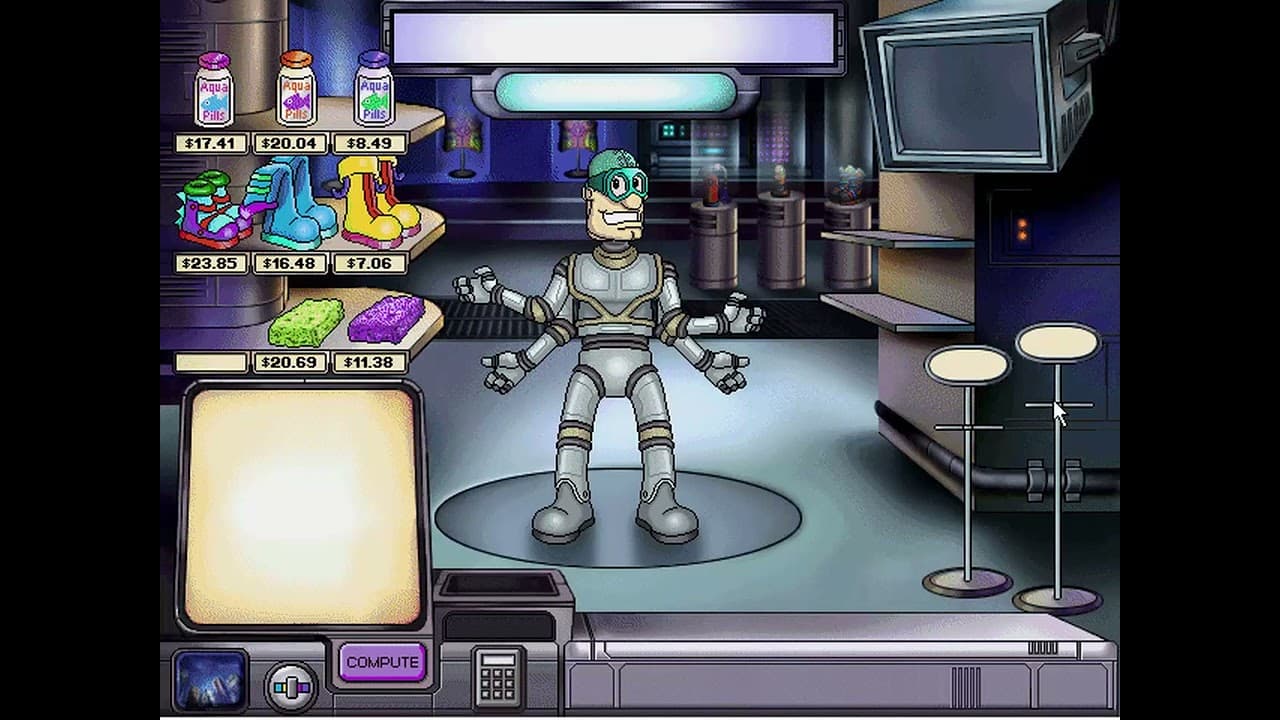Turn the round colorful dial knob

click(x=290, y=687)
